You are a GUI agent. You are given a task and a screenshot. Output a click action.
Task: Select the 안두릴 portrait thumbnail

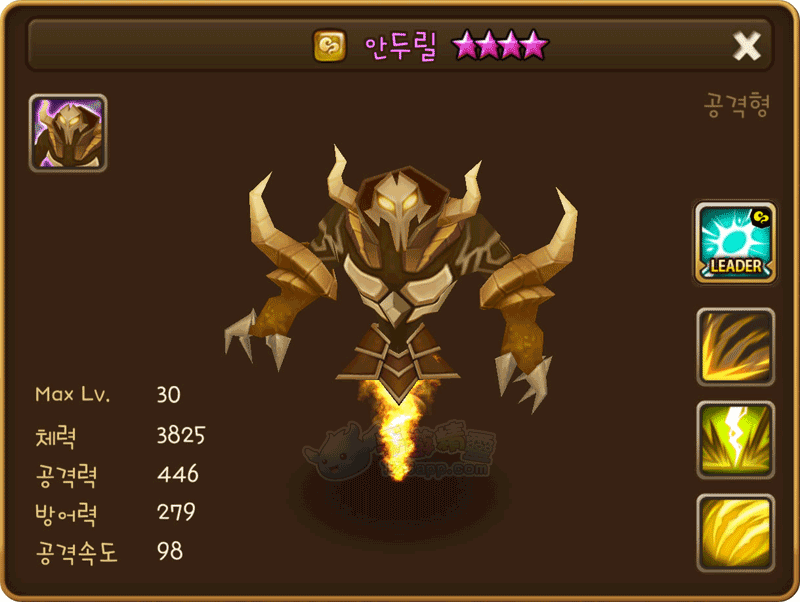68,133
